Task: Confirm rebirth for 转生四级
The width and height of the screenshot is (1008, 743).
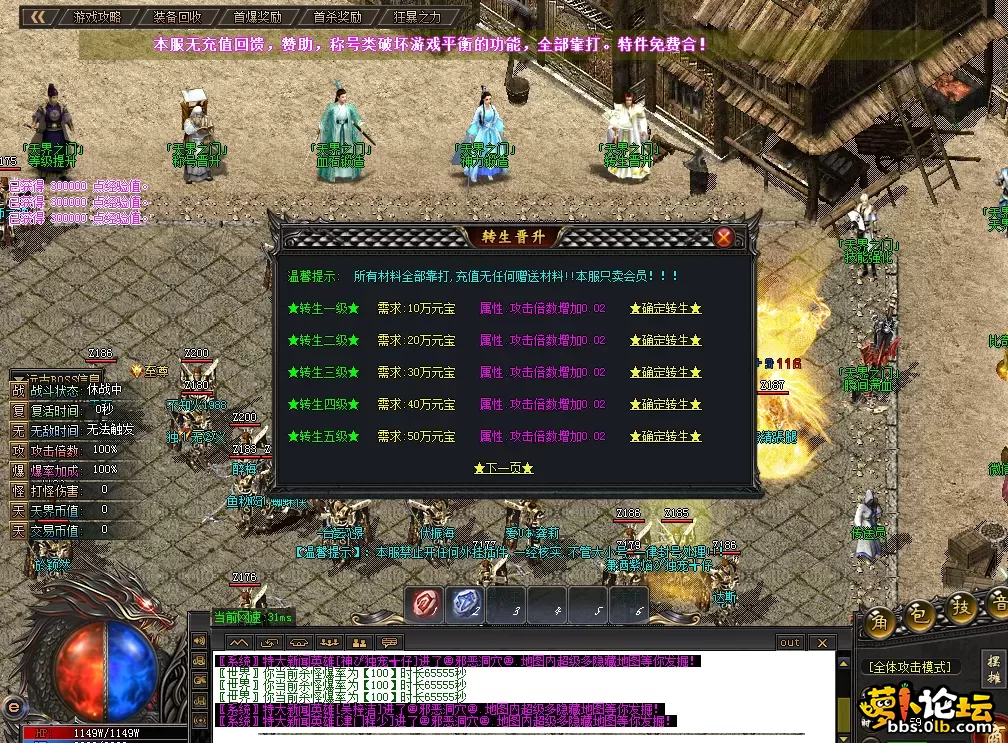Action: [x=665, y=405]
